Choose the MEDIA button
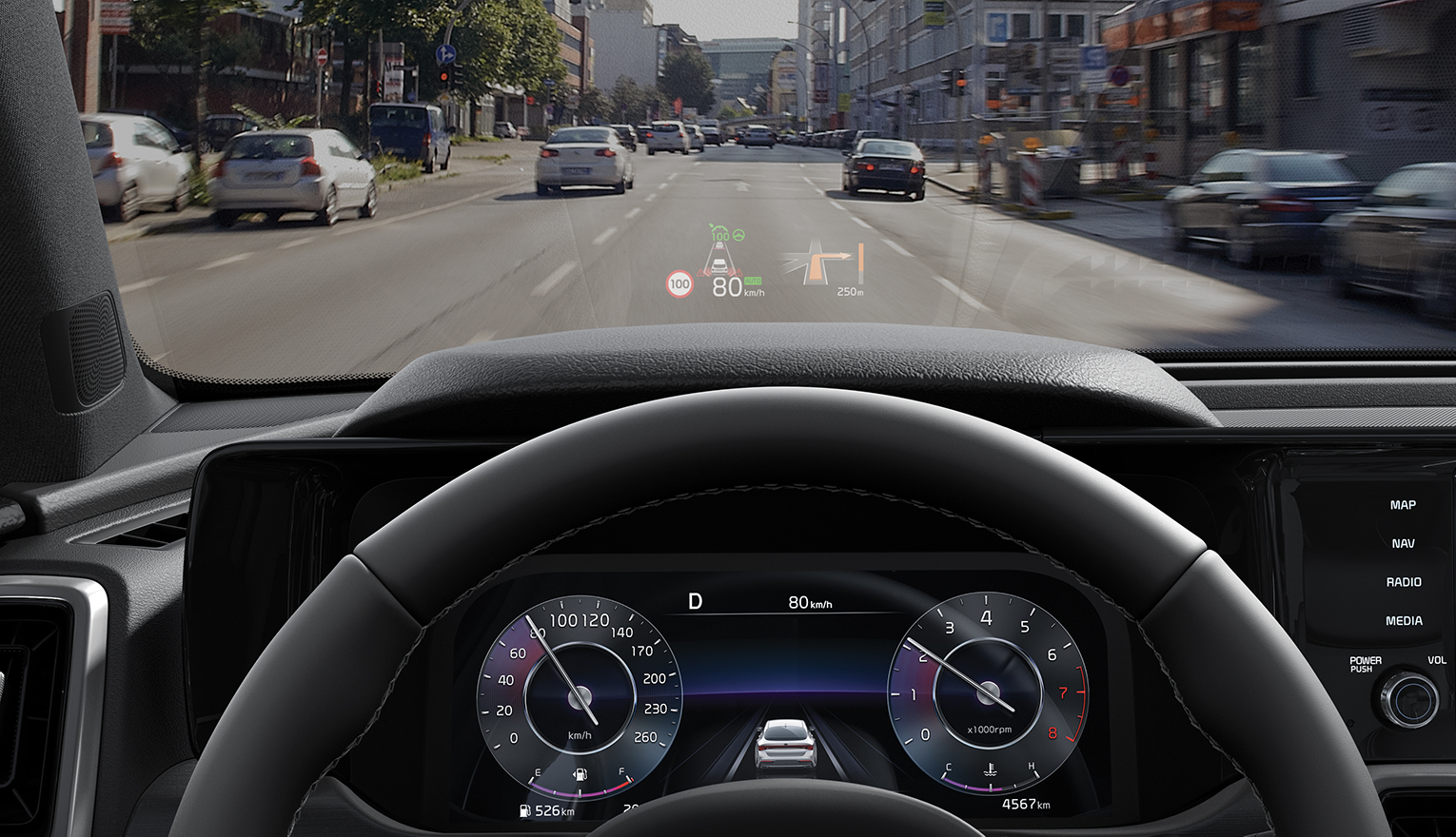 pyautogui.click(x=1403, y=621)
